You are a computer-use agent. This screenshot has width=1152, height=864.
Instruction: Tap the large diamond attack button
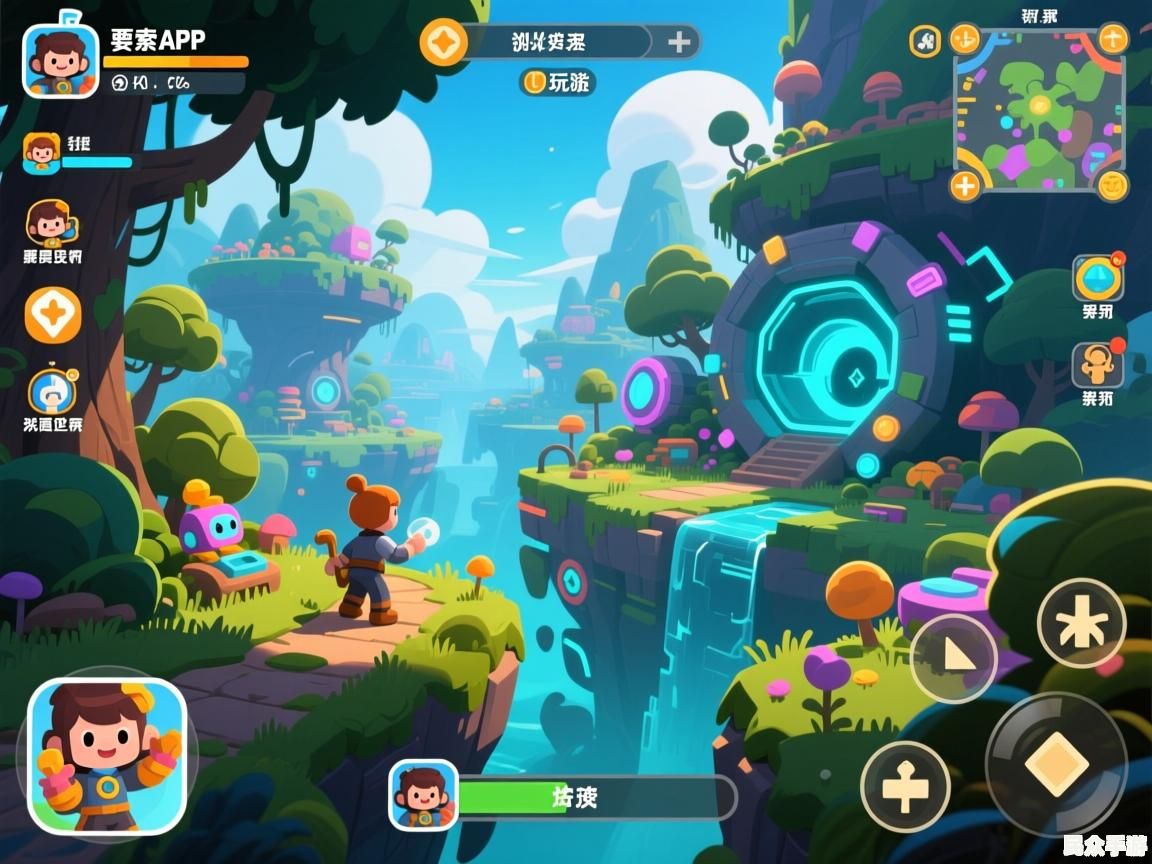[x=1056, y=764]
